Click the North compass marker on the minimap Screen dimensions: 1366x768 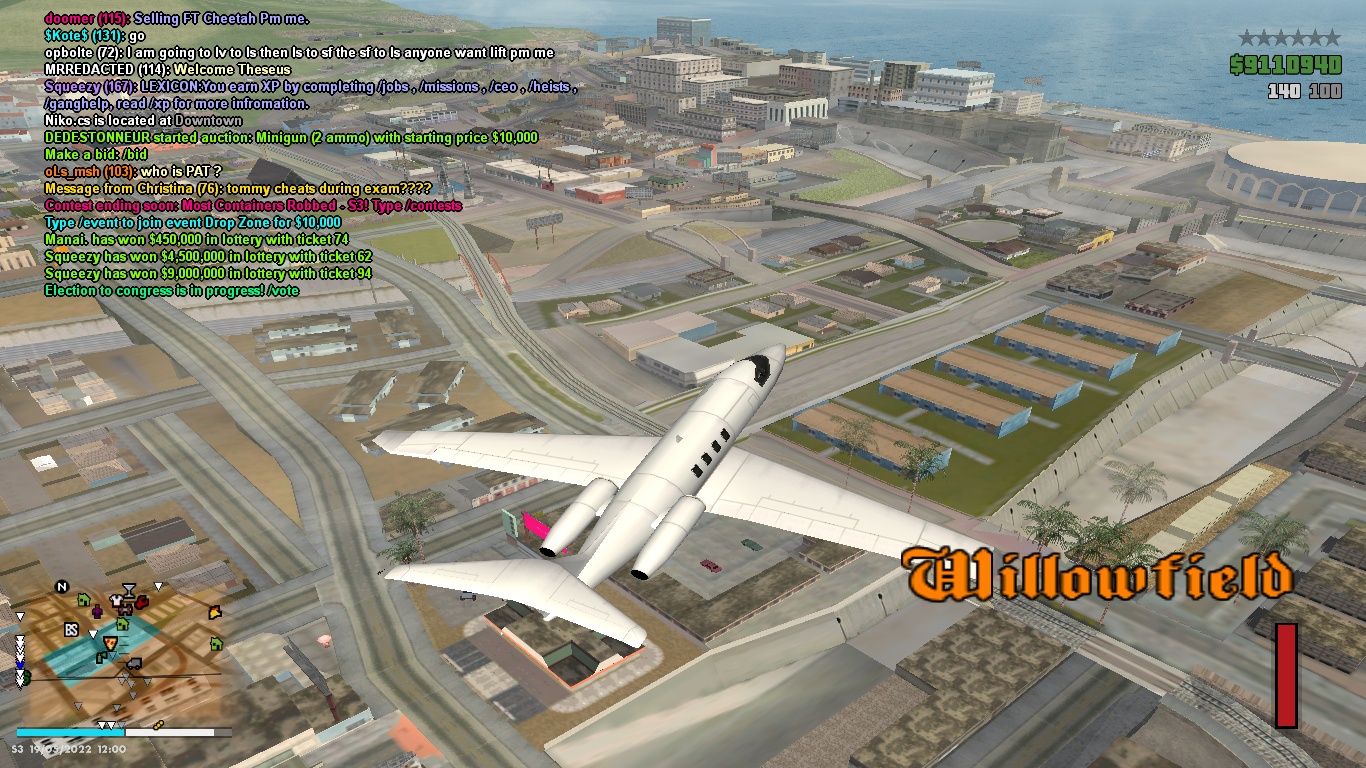61,586
